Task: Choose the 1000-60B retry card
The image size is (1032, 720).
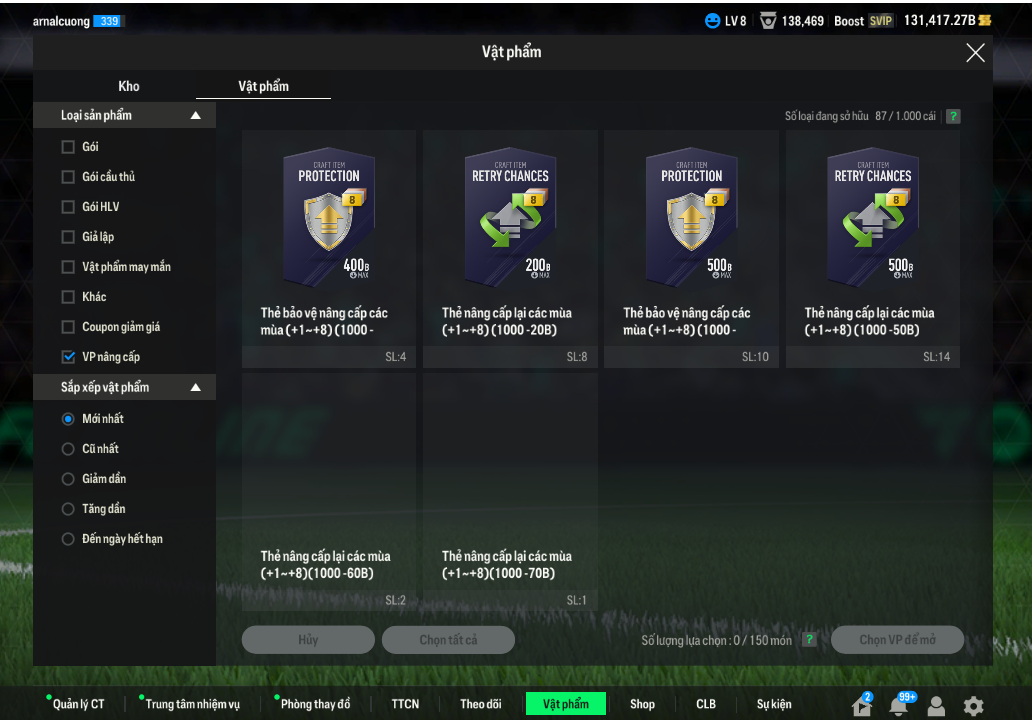Action: click(x=329, y=490)
